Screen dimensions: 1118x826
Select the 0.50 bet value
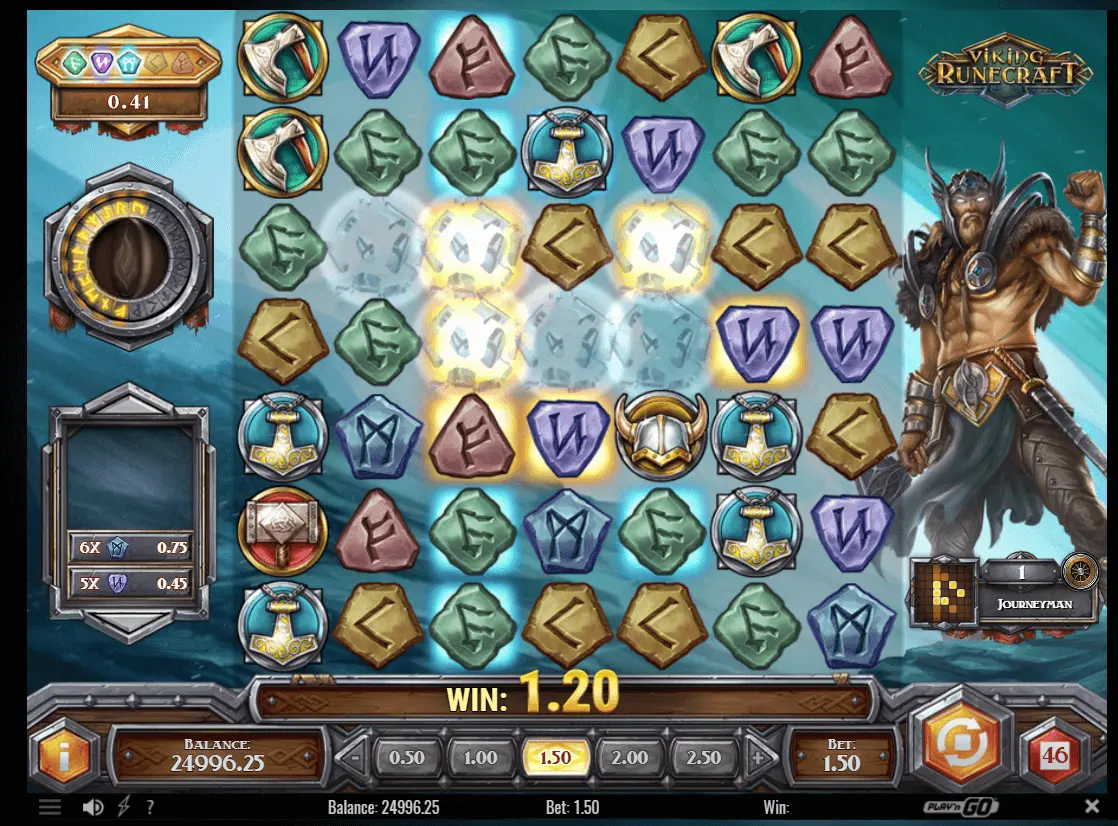(406, 757)
